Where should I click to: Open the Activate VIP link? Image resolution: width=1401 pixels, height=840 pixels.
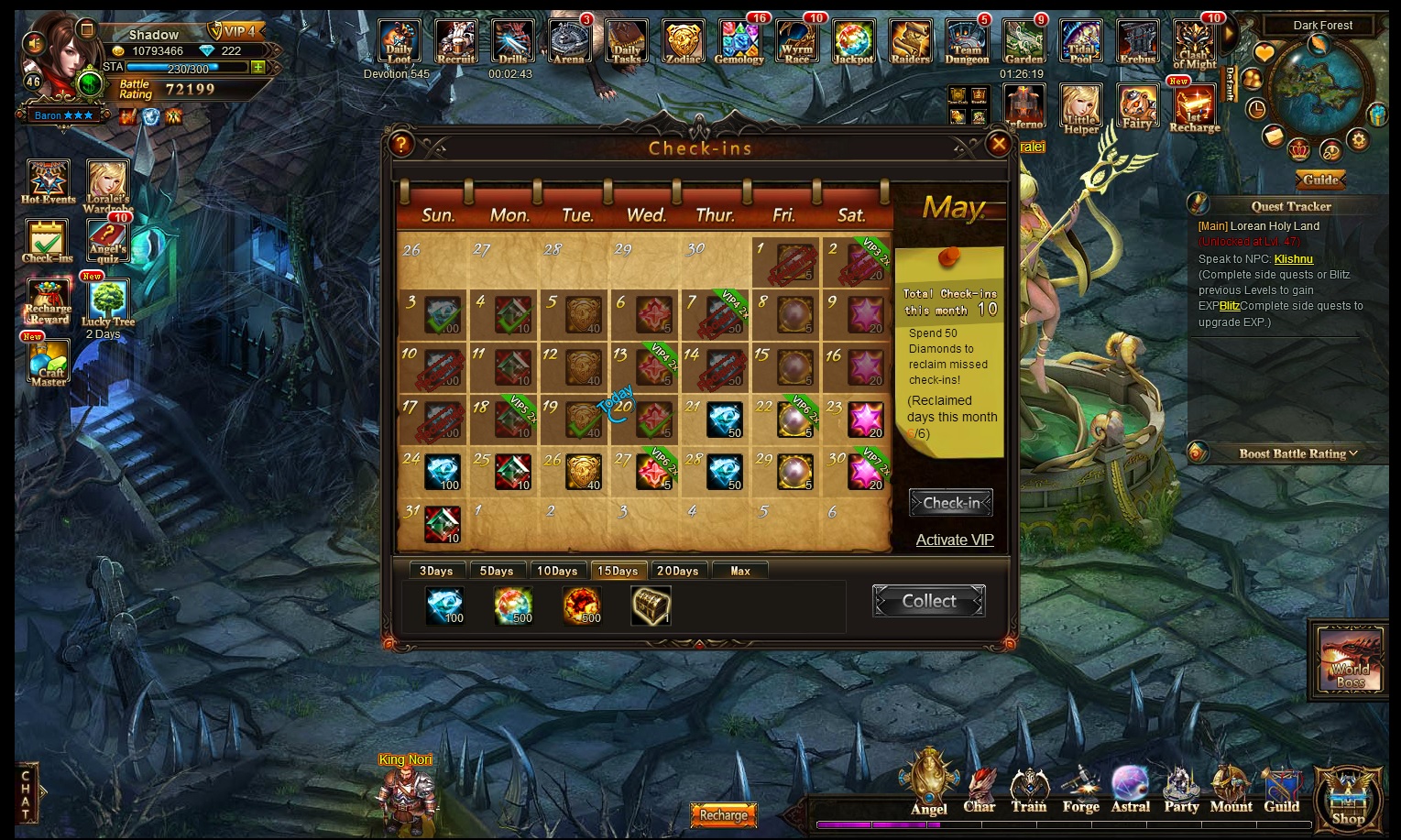tap(955, 540)
